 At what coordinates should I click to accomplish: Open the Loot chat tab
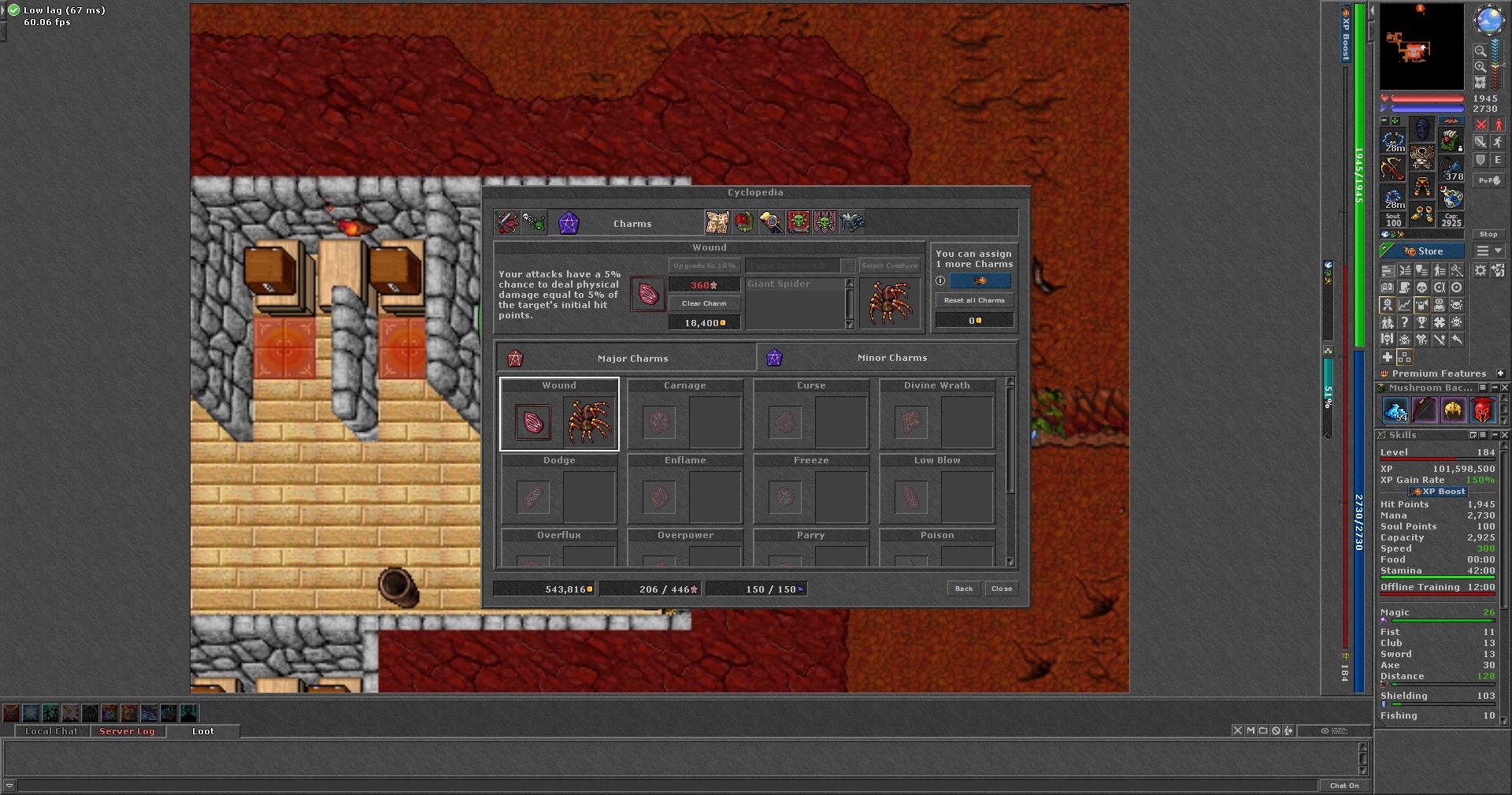point(203,731)
